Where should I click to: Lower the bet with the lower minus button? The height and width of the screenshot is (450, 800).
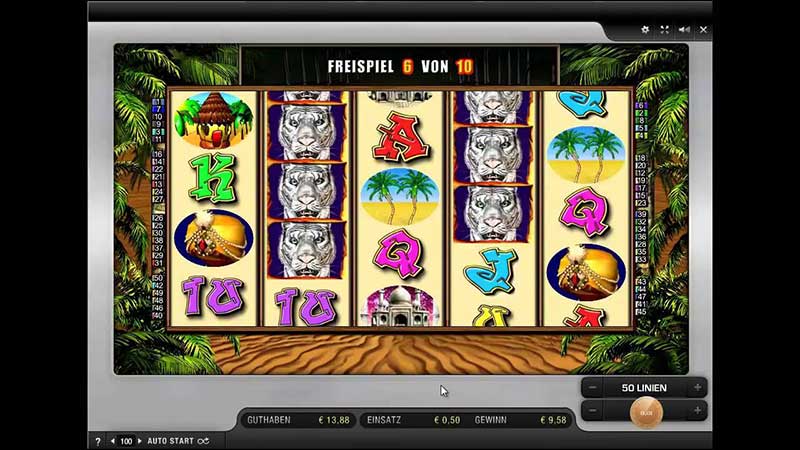(x=593, y=411)
